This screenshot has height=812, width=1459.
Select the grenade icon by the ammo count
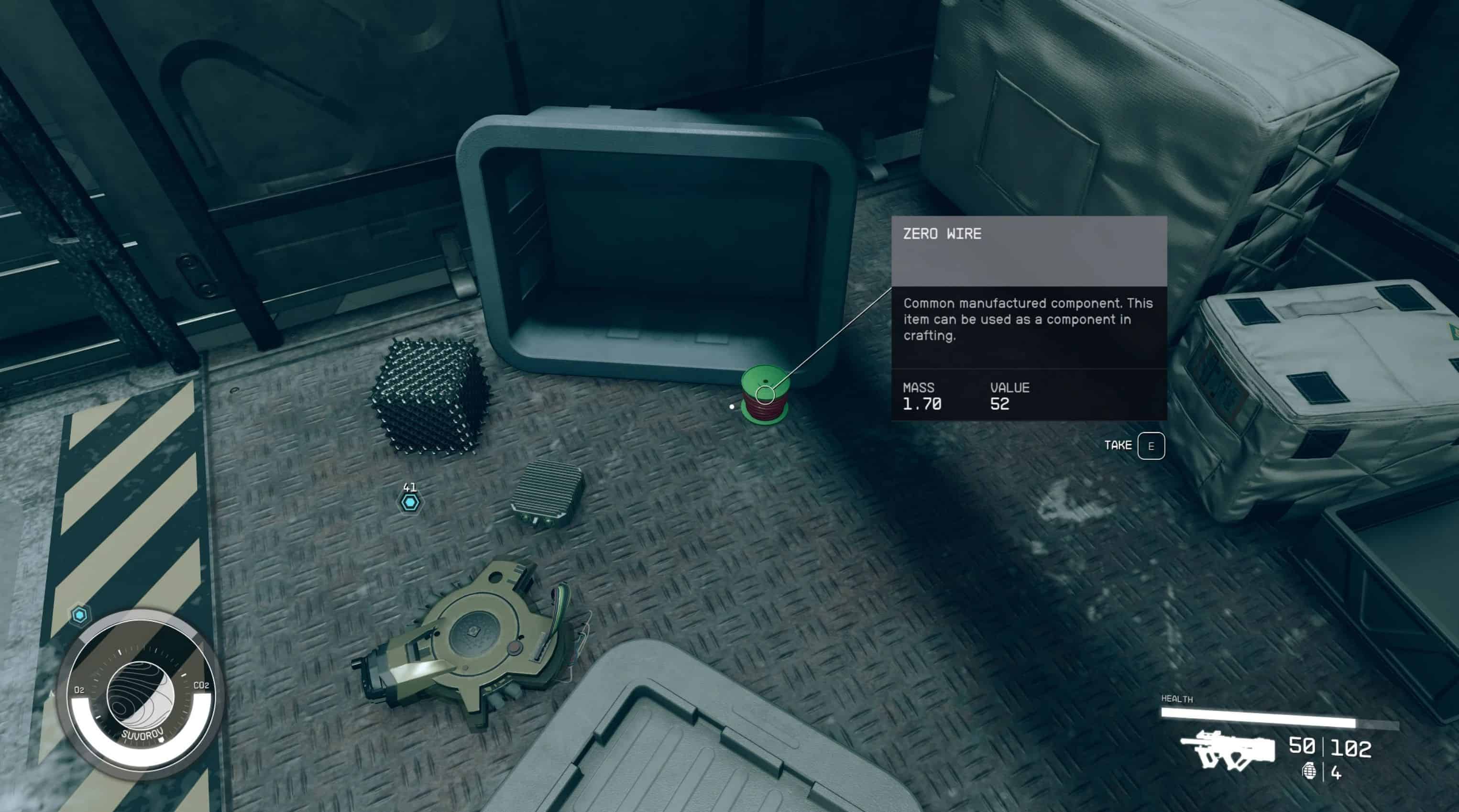[x=1309, y=772]
